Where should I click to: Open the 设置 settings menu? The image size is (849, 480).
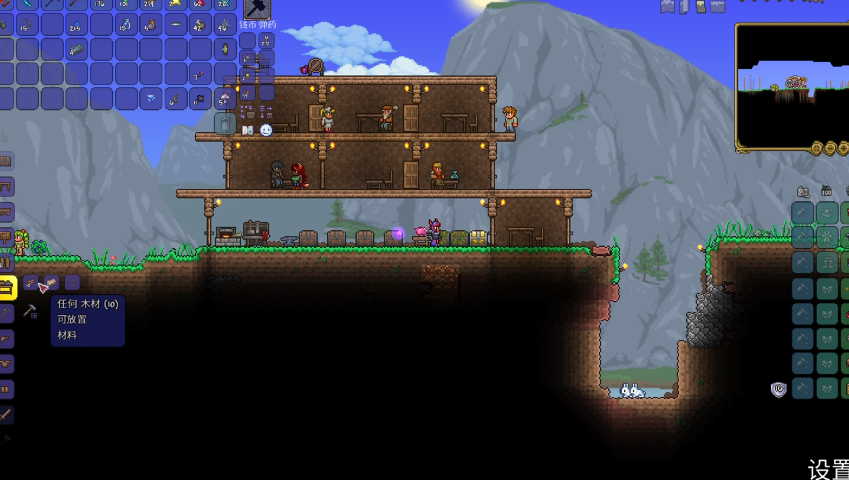828,468
